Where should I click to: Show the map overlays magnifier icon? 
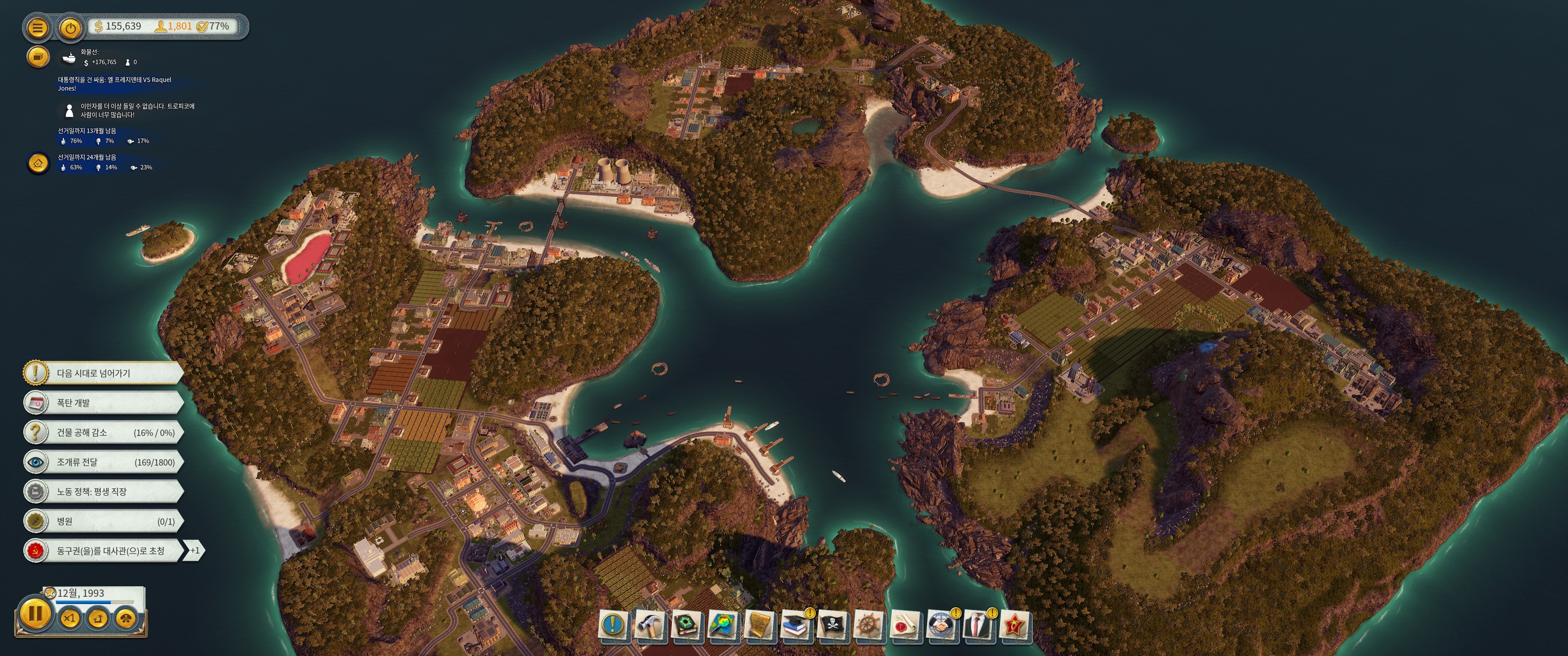pyautogui.click(x=722, y=625)
